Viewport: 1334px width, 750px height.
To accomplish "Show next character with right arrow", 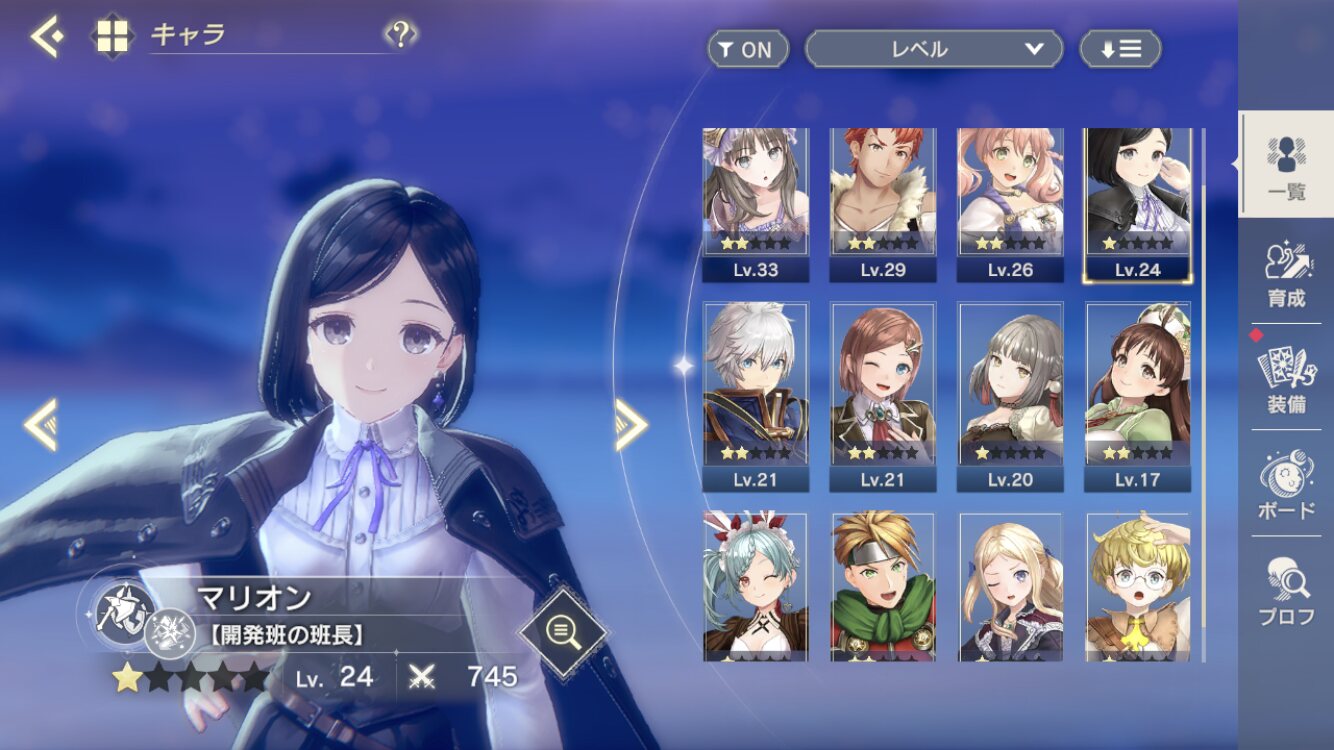I will (x=631, y=424).
